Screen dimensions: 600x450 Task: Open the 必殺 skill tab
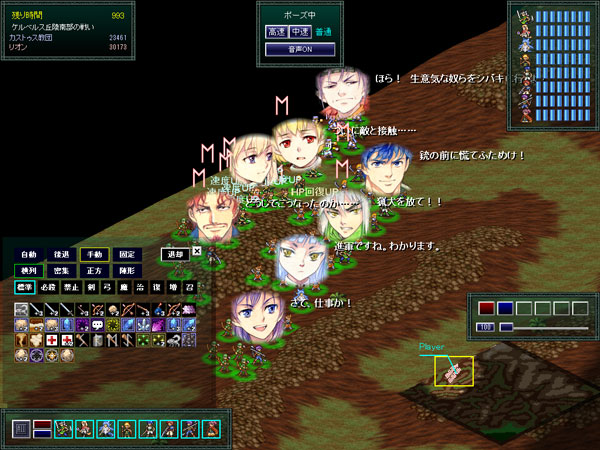pyautogui.click(x=45, y=288)
